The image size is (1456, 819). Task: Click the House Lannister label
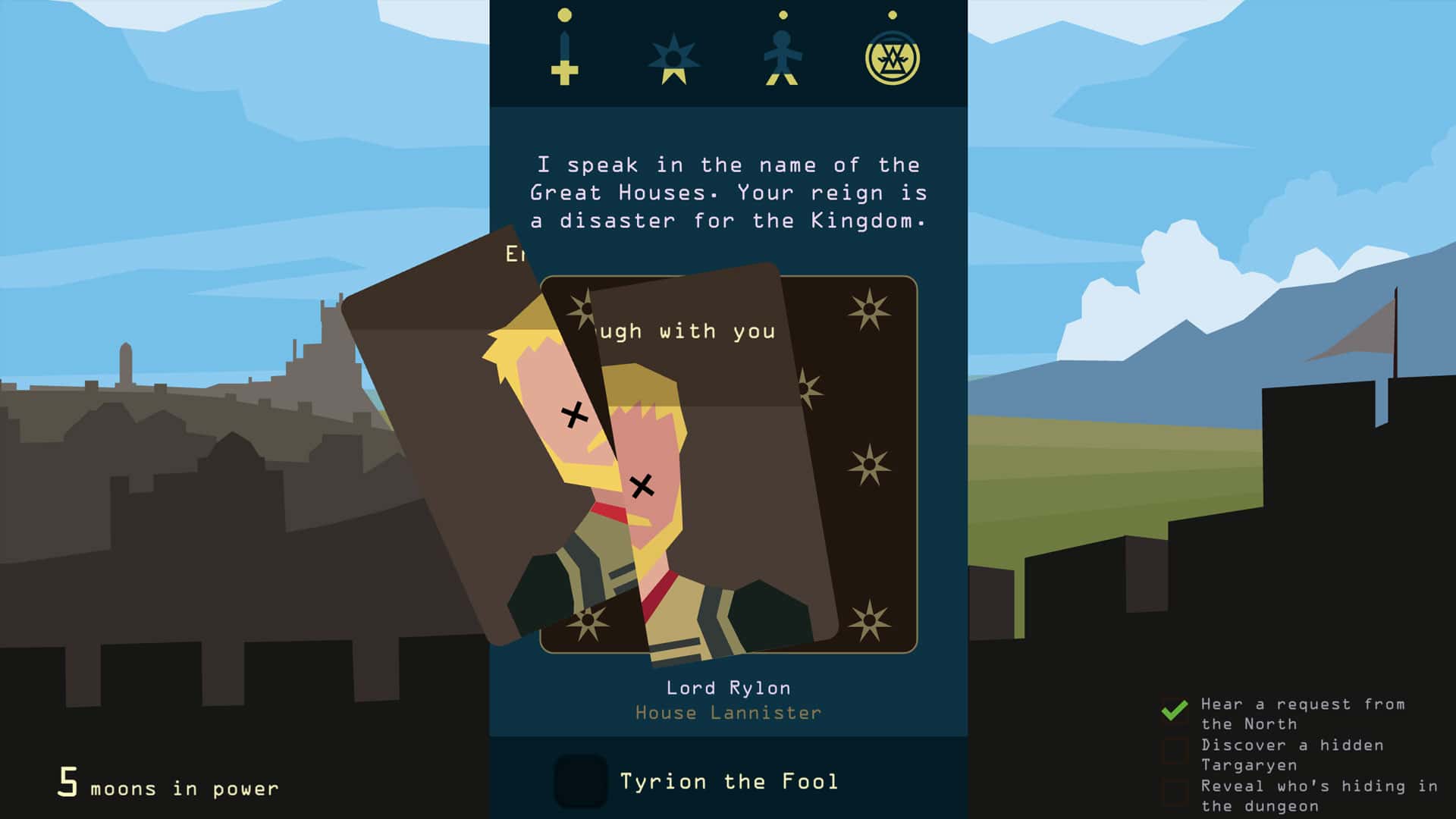(x=728, y=712)
